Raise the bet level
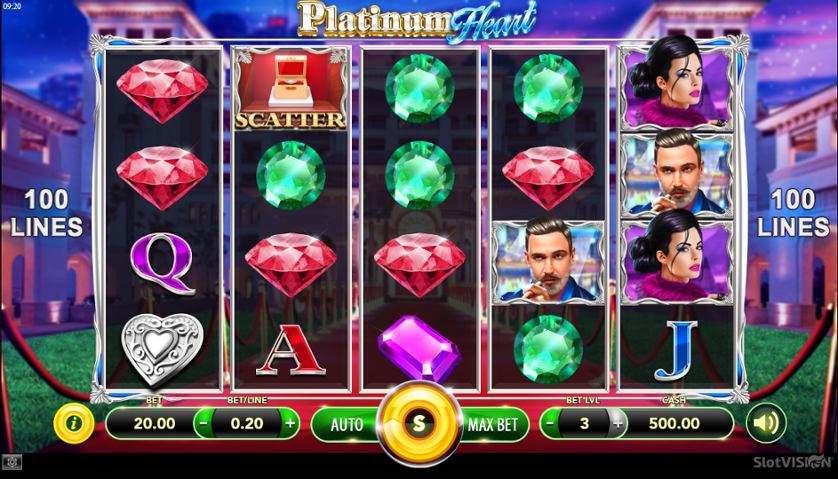The width and height of the screenshot is (838, 479). point(617,423)
